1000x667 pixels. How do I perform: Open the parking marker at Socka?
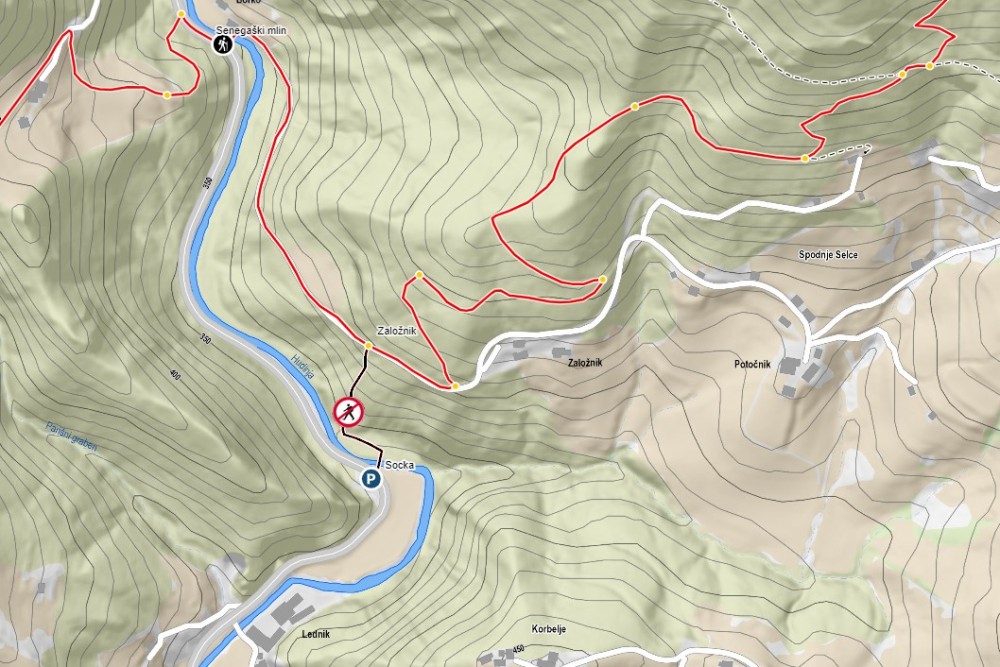[x=372, y=479]
